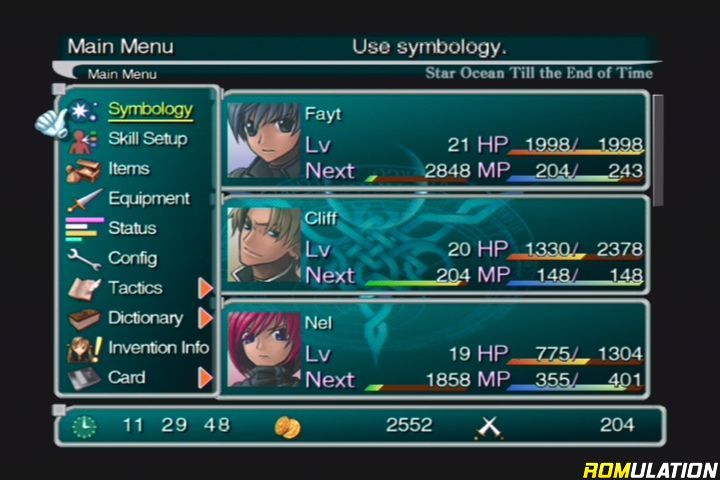Image resolution: width=720 pixels, height=480 pixels.
Task: Expand the Card submenu arrow
Action: click(x=206, y=378)
